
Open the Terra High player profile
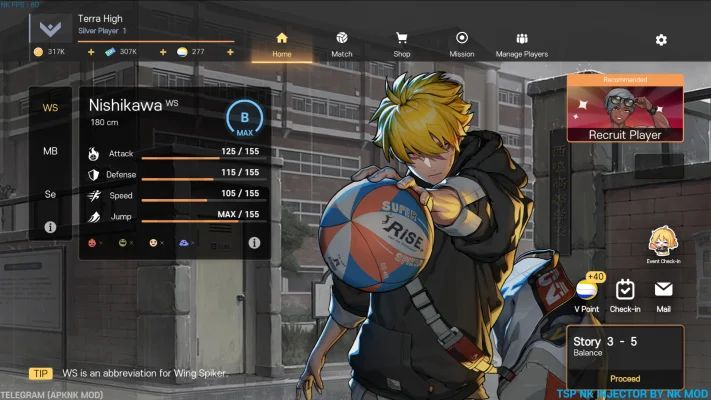(x=52, y=26)
